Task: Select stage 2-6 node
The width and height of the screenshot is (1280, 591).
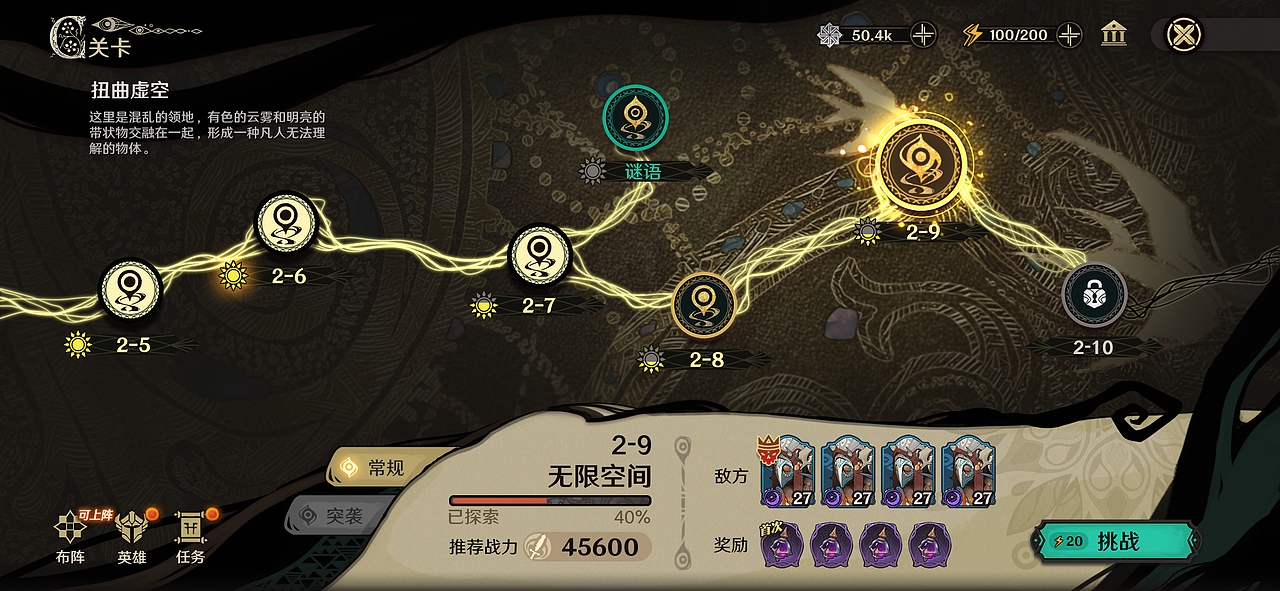Action: pos(286,223)
